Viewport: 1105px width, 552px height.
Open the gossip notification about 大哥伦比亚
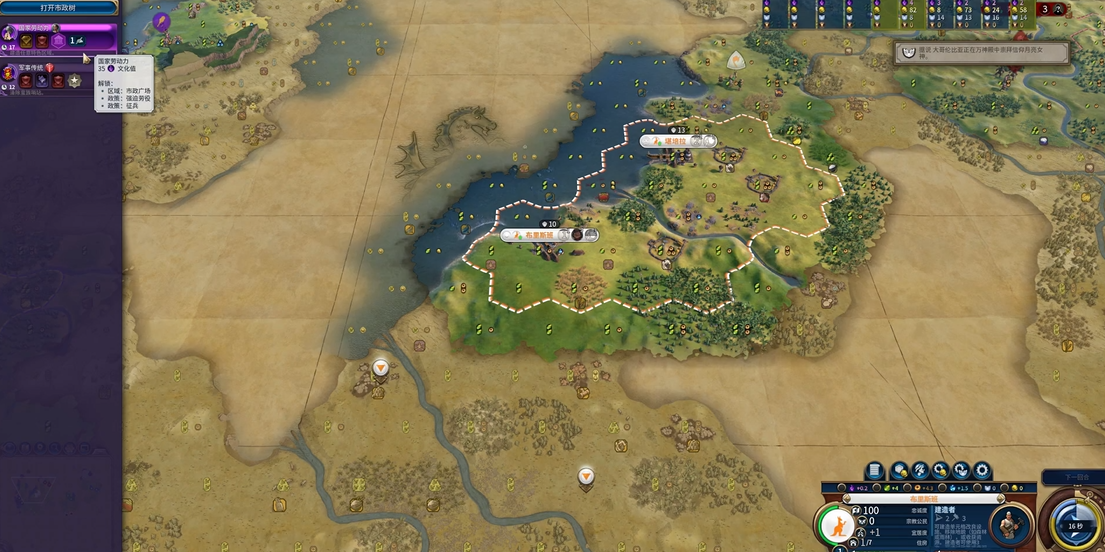point(981,52)
